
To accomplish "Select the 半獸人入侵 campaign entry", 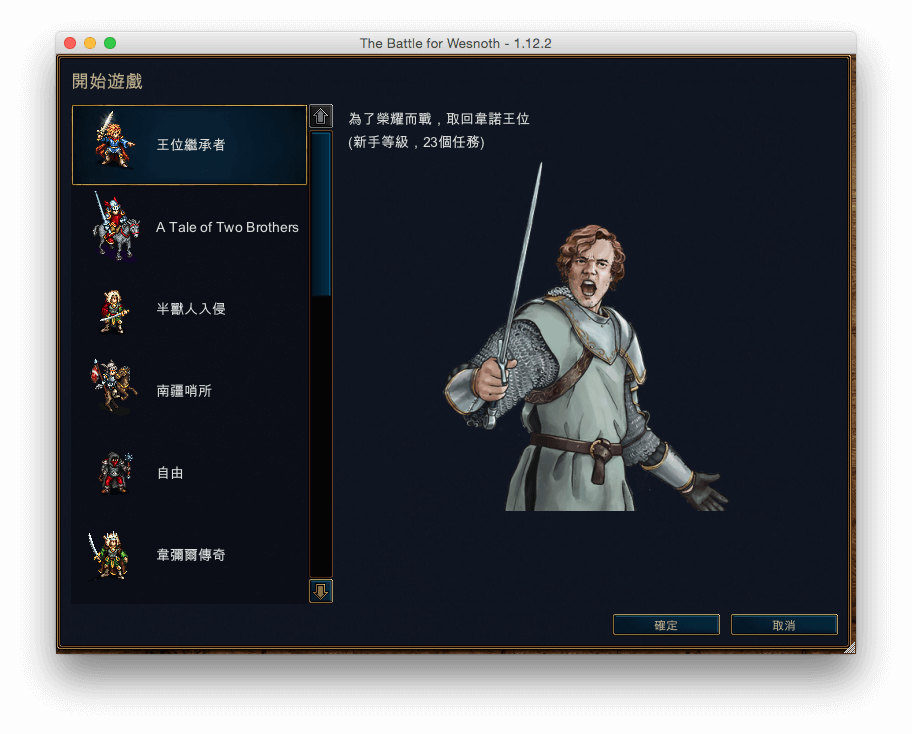I will pyautogui.click(x=189, y=309).
